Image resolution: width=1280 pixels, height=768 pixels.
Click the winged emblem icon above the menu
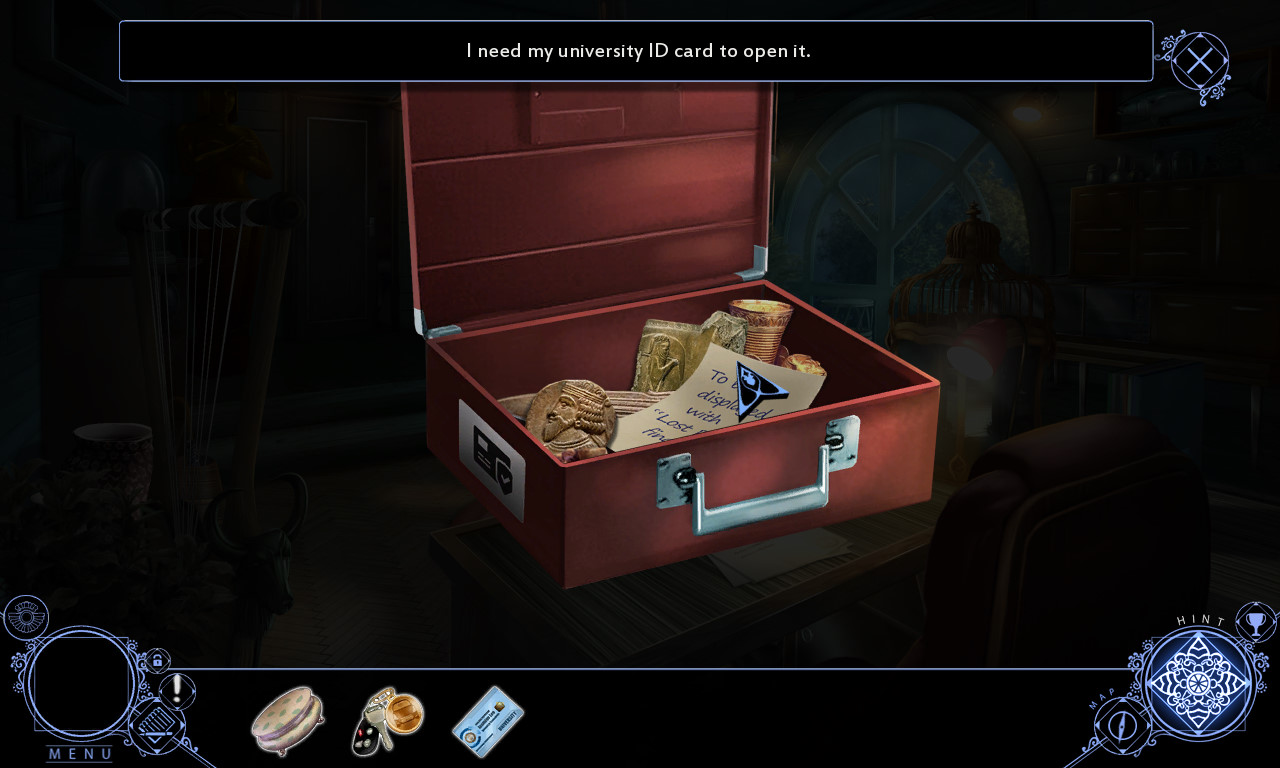coord(24,616)
